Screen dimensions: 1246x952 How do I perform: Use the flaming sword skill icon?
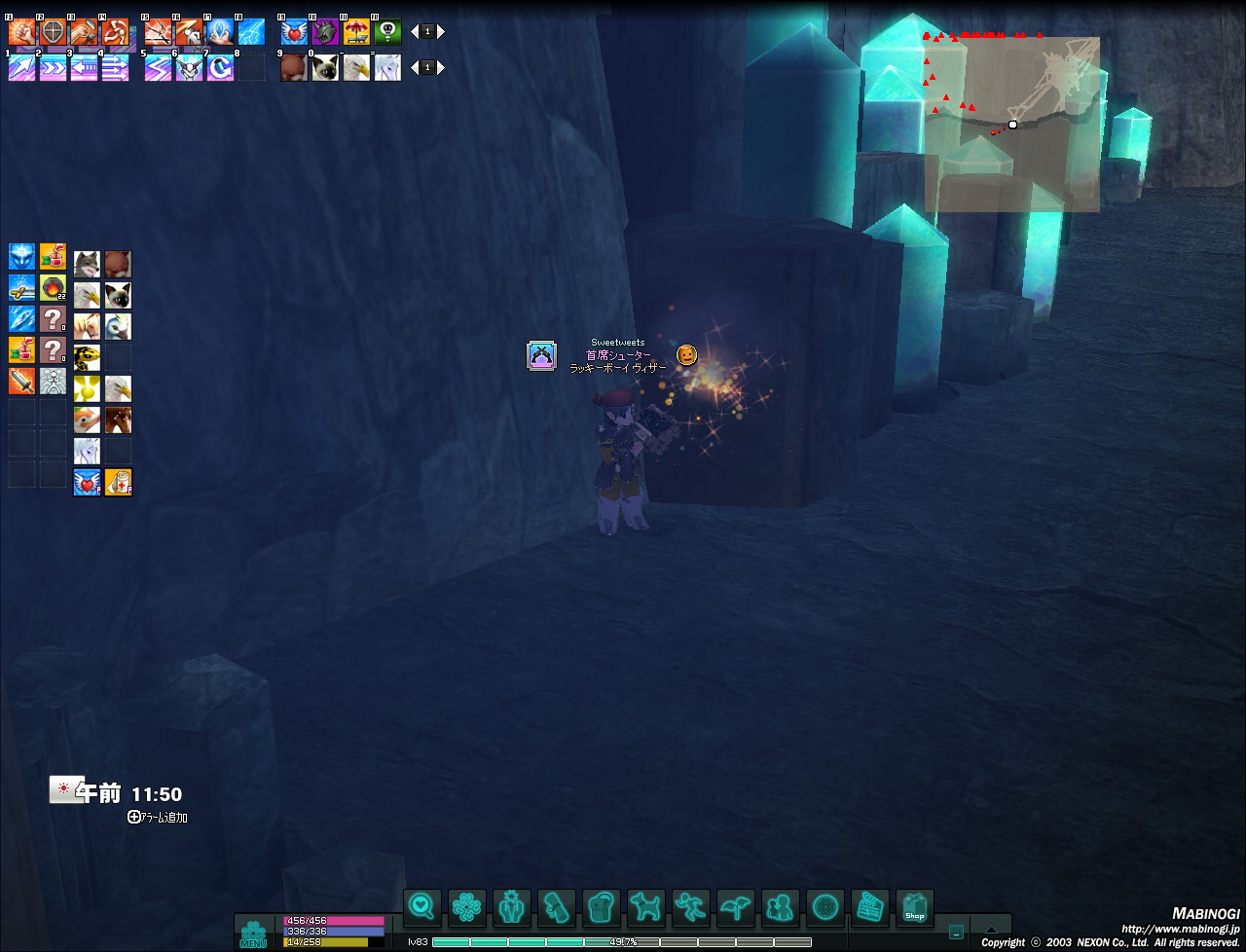pos(21,381)
